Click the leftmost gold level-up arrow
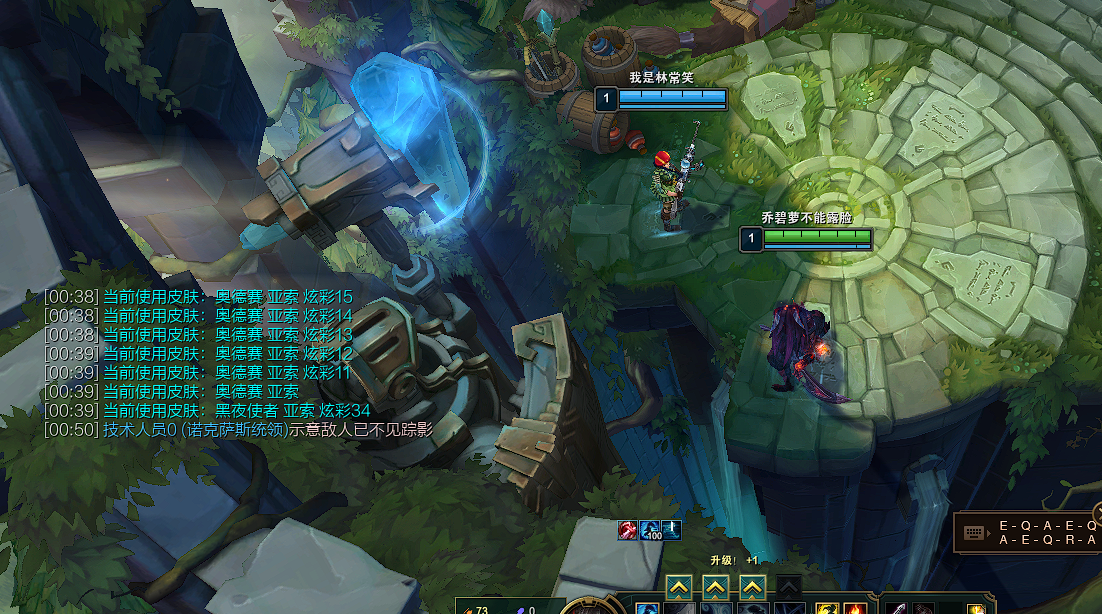 coord(678,587)
